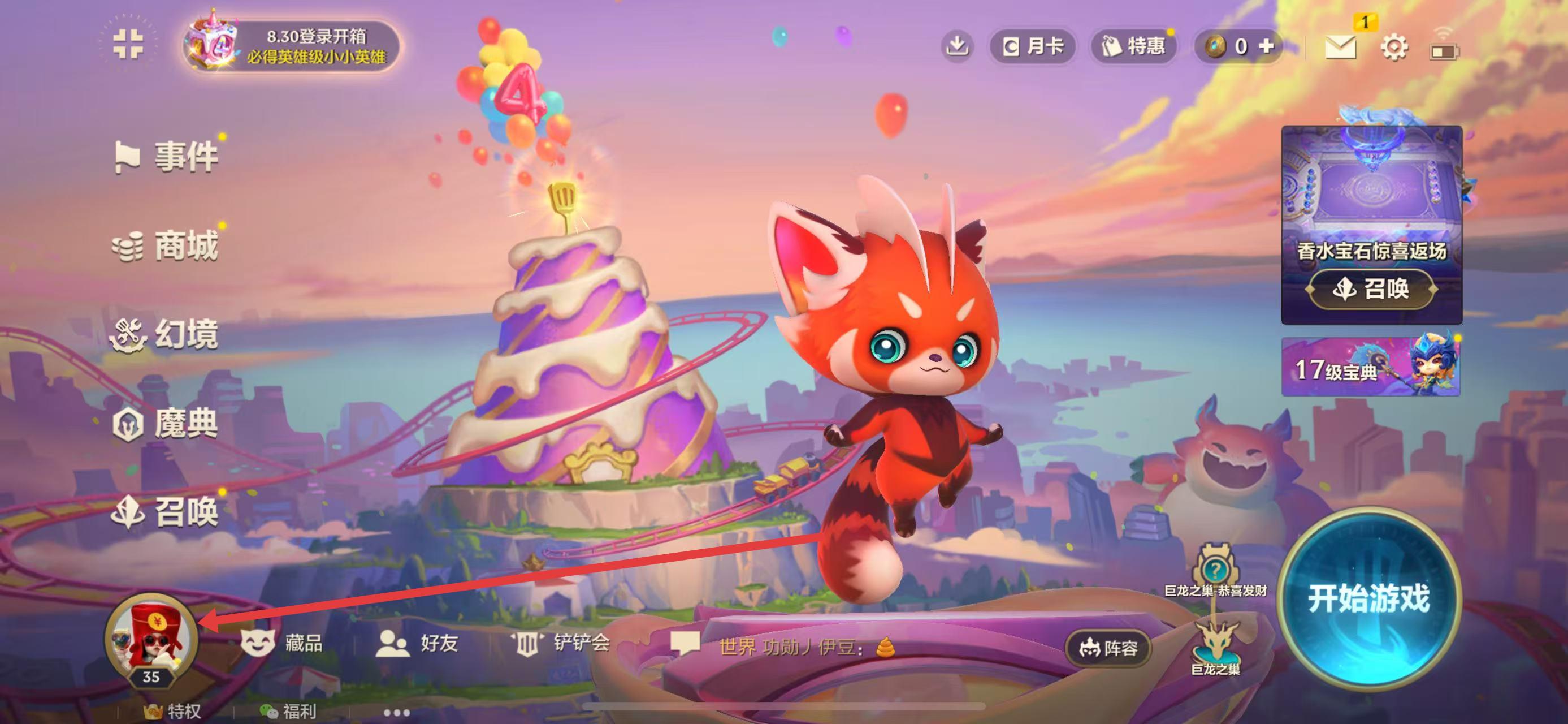Screen dimensions: 1568x724
Task: Open the 特惠 special offers
Action: coord(1133,46)
